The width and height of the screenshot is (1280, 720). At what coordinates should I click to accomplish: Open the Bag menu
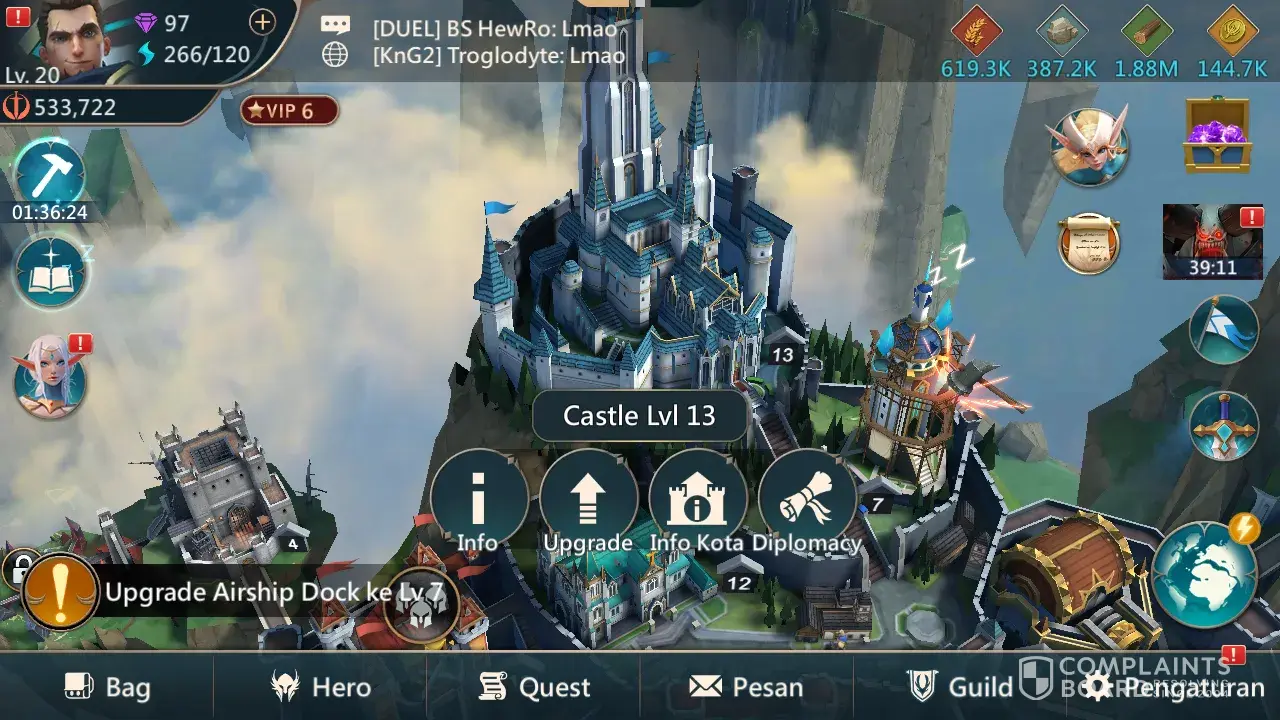108,687
